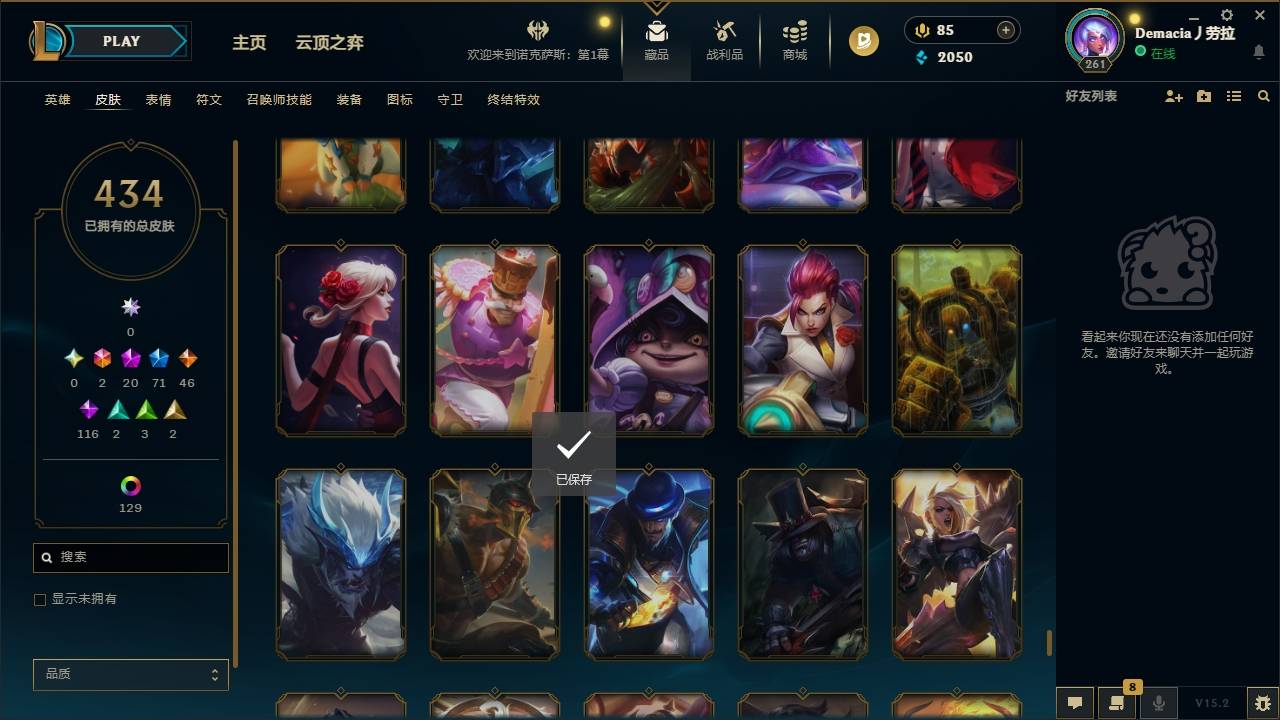Viewport: 1280px width, 720px height.
Task: Expand the 云顶之弈 game mode menu
Action: (x=330, y=42)
